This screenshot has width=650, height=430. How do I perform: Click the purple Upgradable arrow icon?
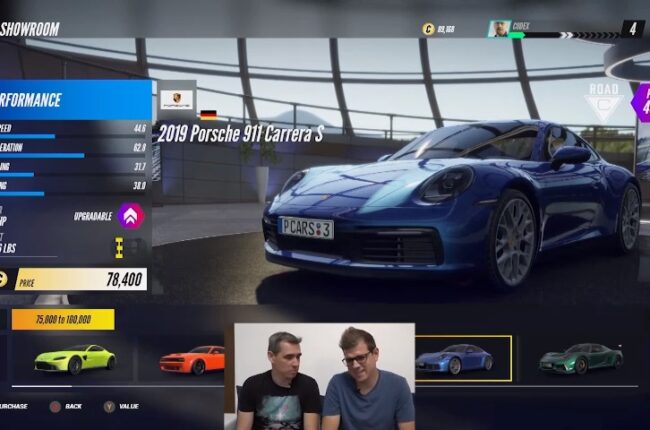[x=130, y=215]
